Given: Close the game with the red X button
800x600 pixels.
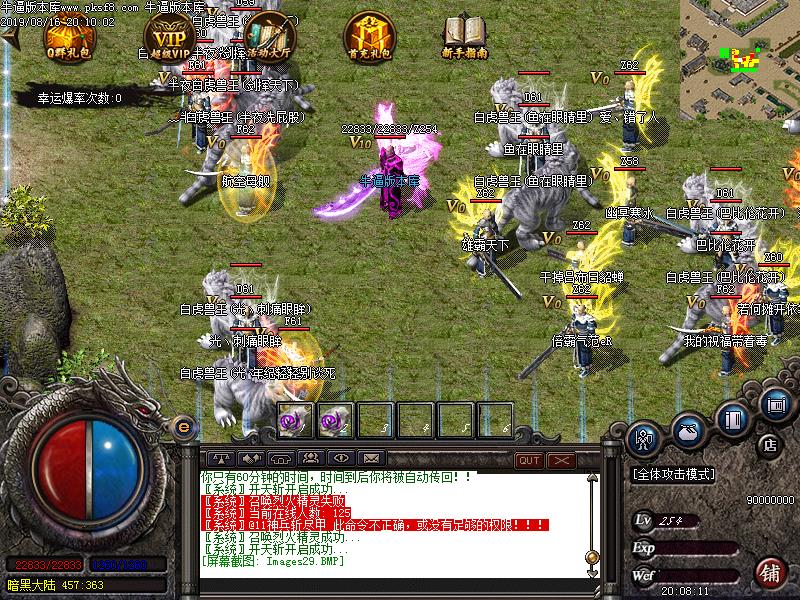Looking at the screenshot, I should point(561,460).
